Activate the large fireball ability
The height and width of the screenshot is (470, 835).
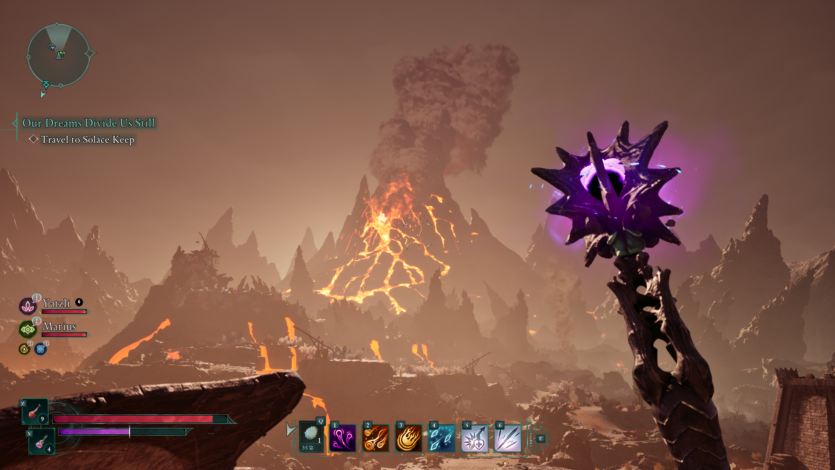[x=409, y=438]
